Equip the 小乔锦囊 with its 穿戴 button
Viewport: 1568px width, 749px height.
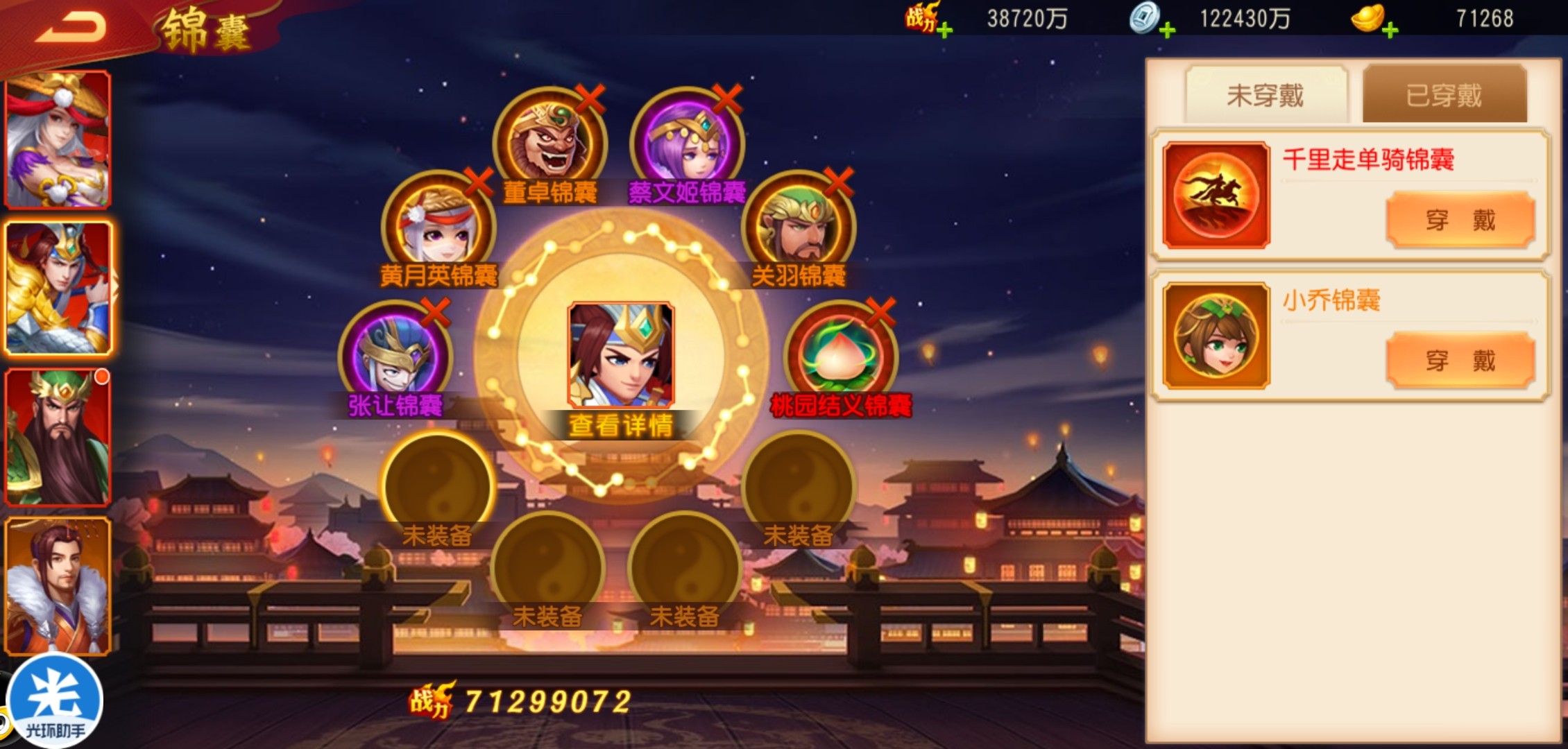click(x=1460, y=361)
